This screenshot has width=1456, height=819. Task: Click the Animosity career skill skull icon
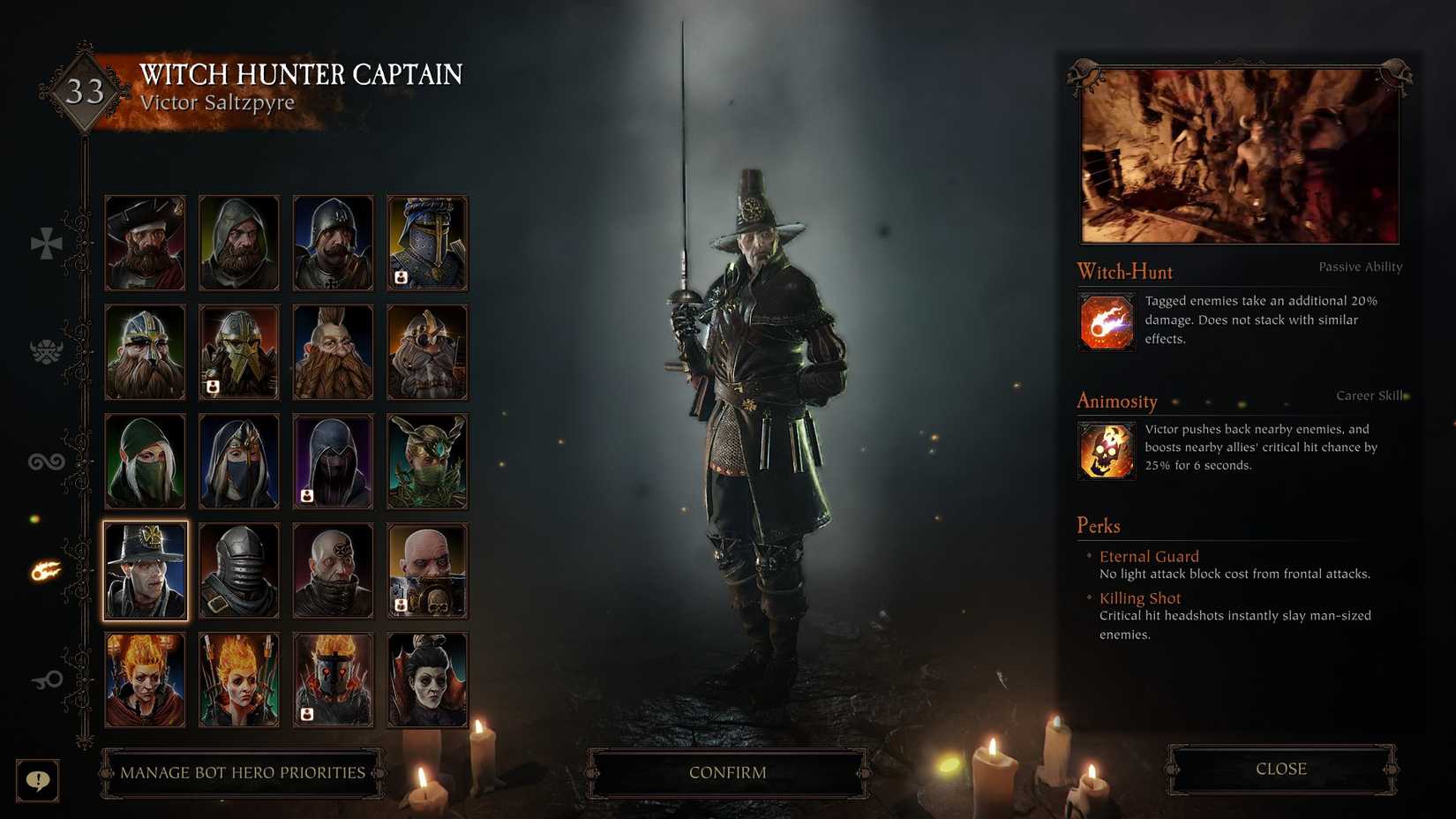(x=1106, y=450)
